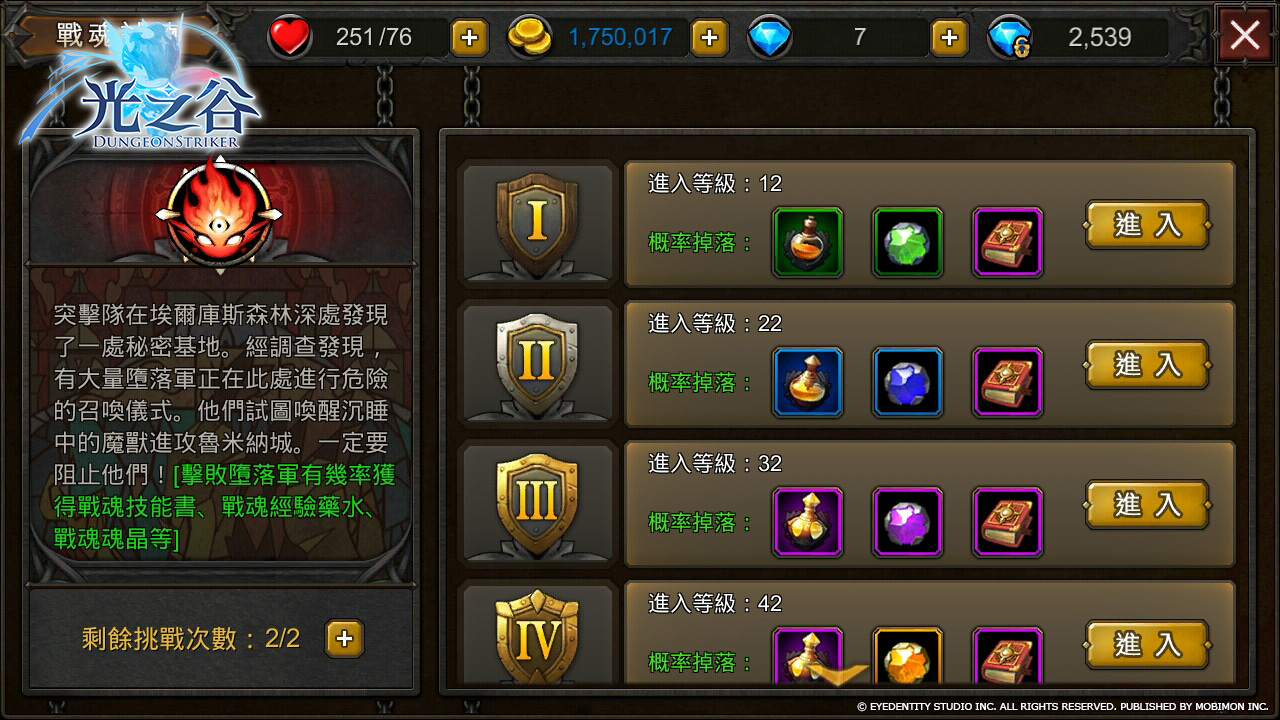View the skill book drop in Stage I row

[1007, 241]
